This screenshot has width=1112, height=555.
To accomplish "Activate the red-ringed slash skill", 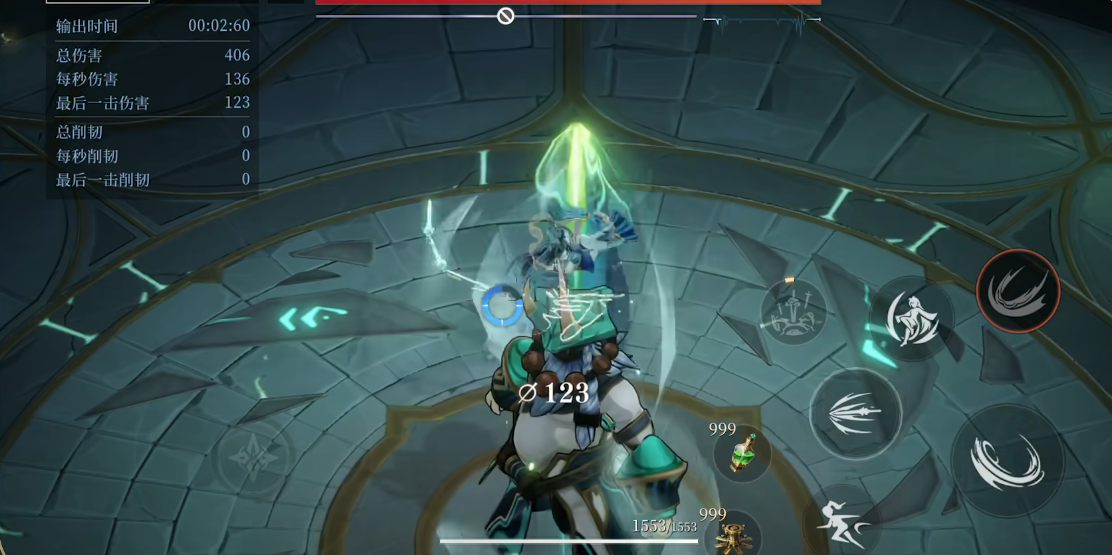I will click(1018, 291).
